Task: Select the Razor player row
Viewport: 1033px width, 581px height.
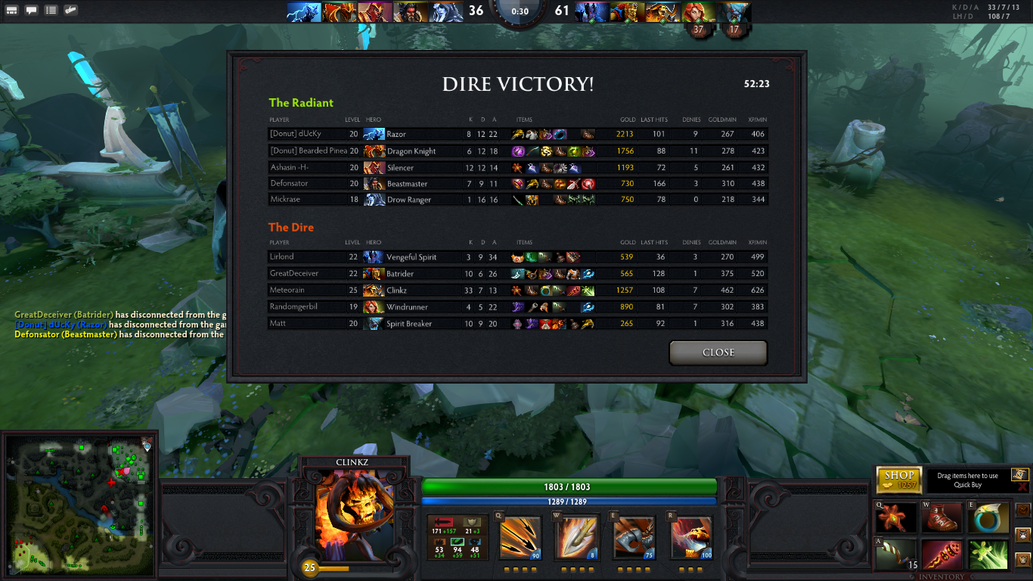Action: pos(518,134)
